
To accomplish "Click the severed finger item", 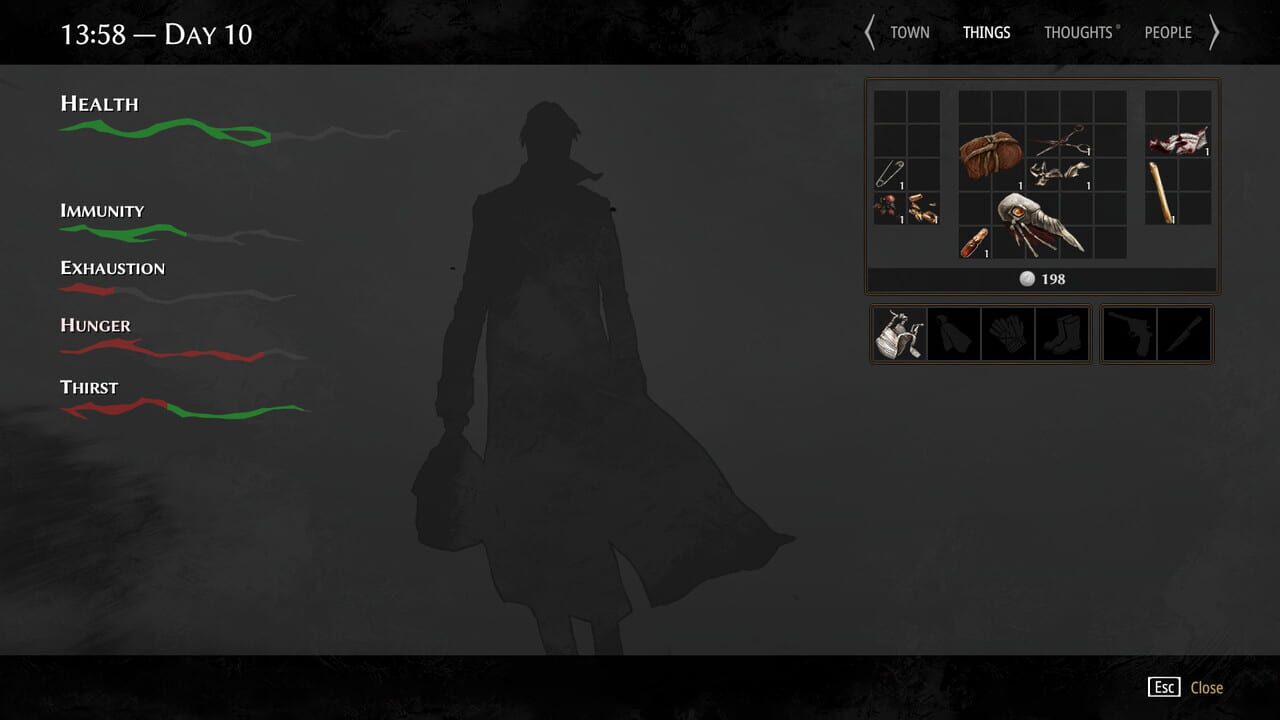I will click(x=974, y=242).
